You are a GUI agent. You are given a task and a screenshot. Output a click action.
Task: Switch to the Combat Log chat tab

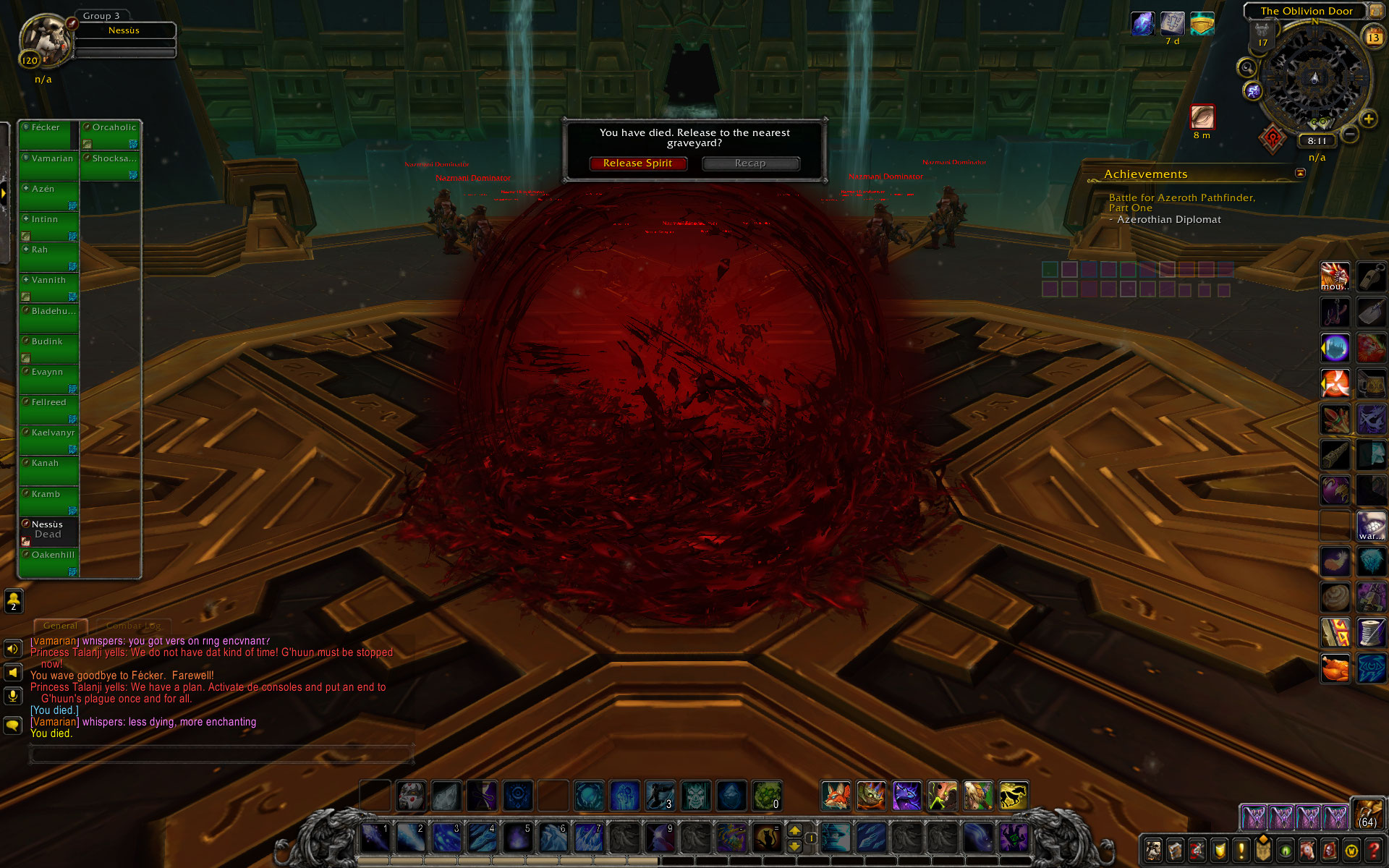(x=134, y=626)
